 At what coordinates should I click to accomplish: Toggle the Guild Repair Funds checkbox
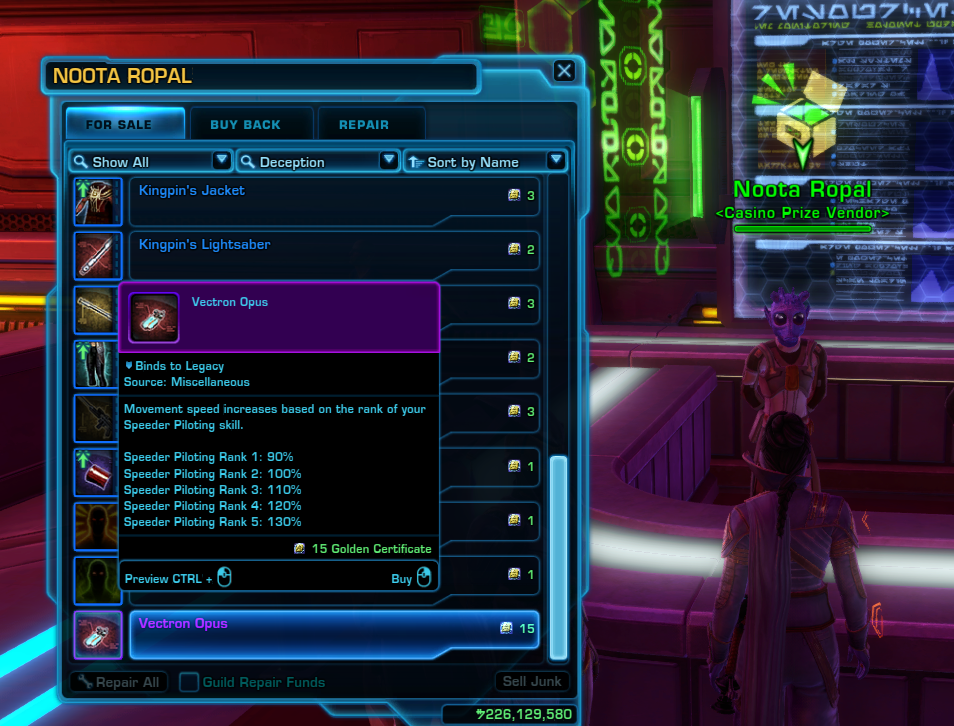tap(189, 682)
